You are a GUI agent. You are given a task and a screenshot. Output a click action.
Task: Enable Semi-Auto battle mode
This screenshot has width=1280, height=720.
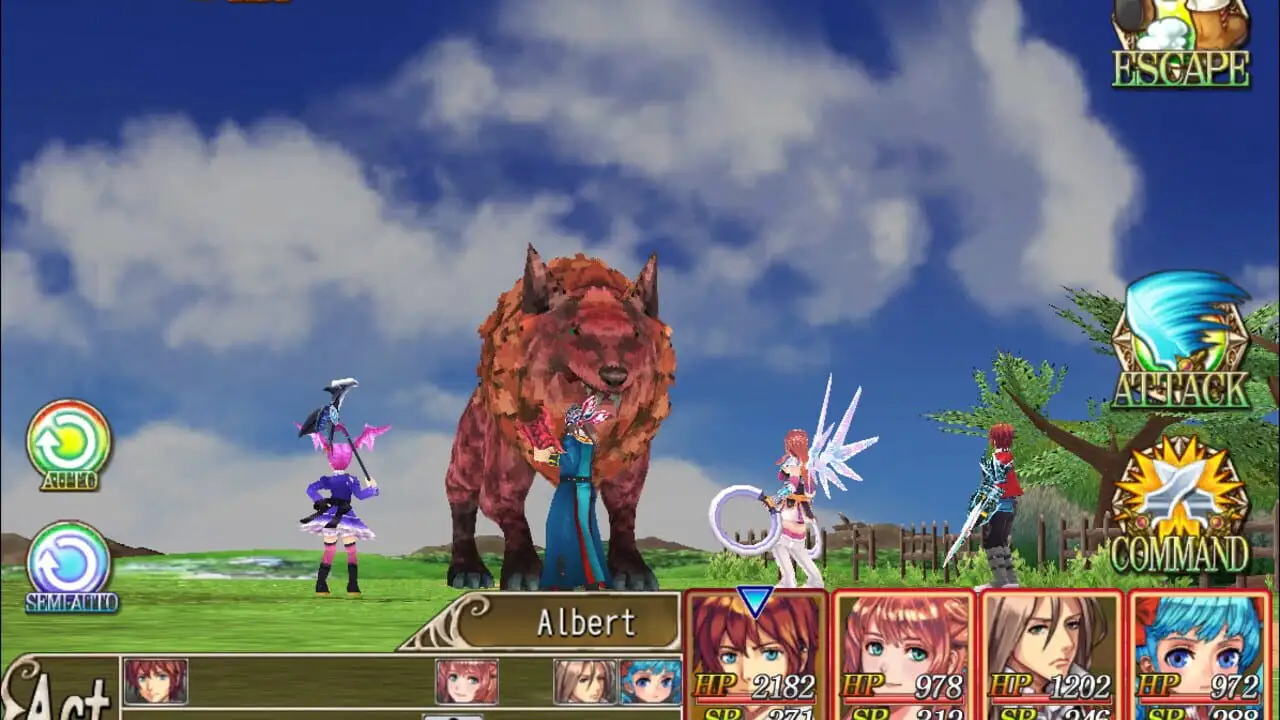coord(70,564)
